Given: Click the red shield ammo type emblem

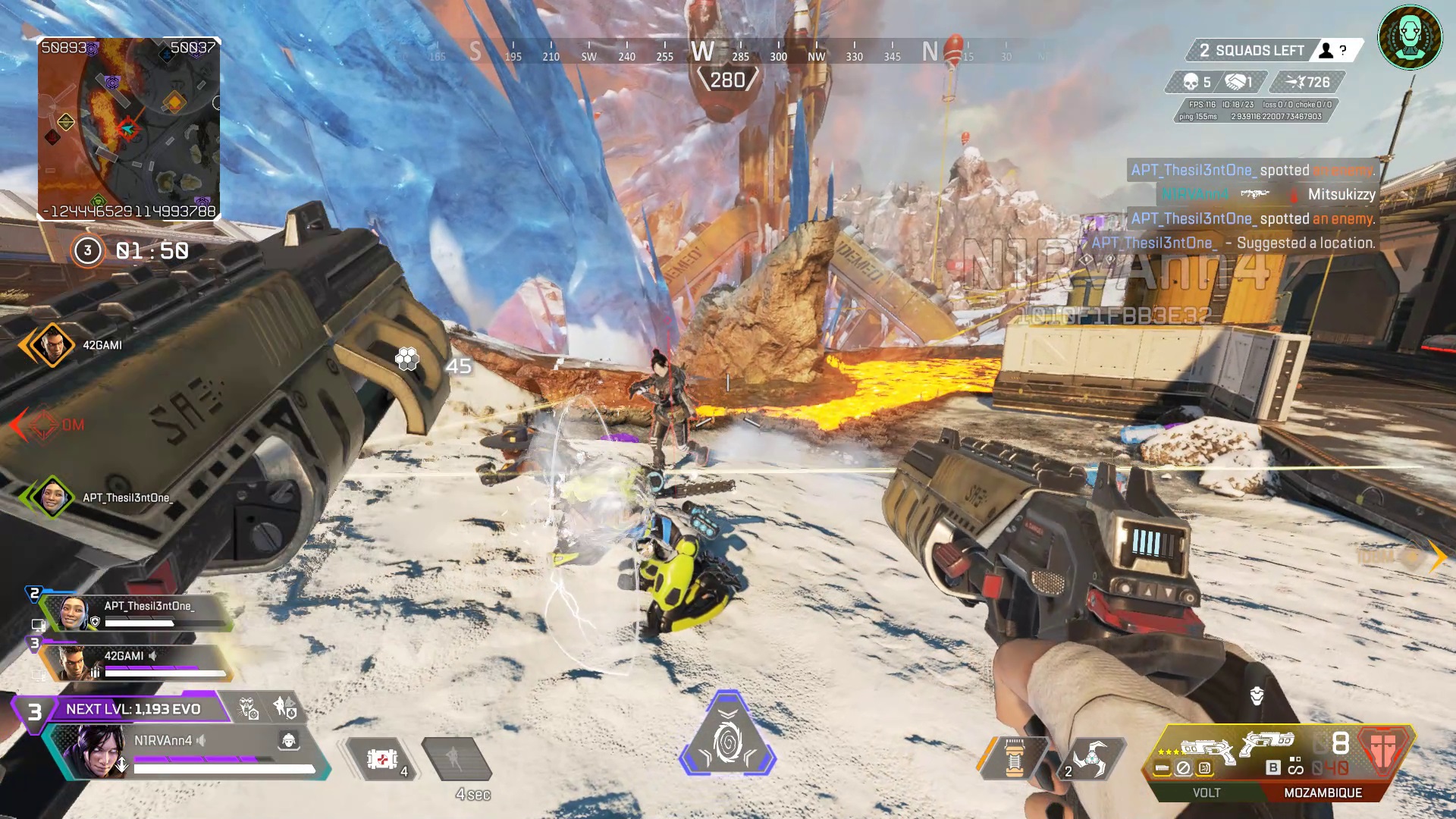Looking at the screenshot, I should 1383,749.
